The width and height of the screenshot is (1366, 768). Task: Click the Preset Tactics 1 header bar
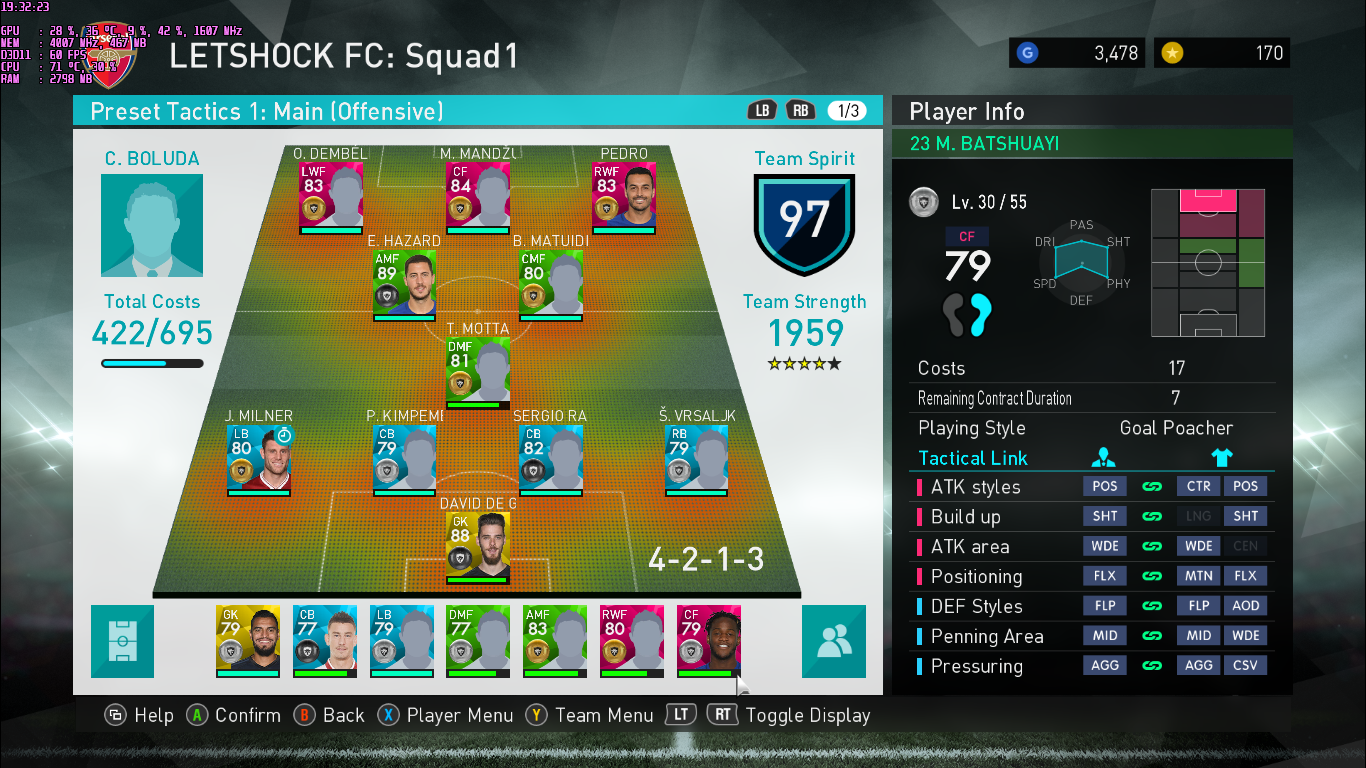[x=400, y=111]
